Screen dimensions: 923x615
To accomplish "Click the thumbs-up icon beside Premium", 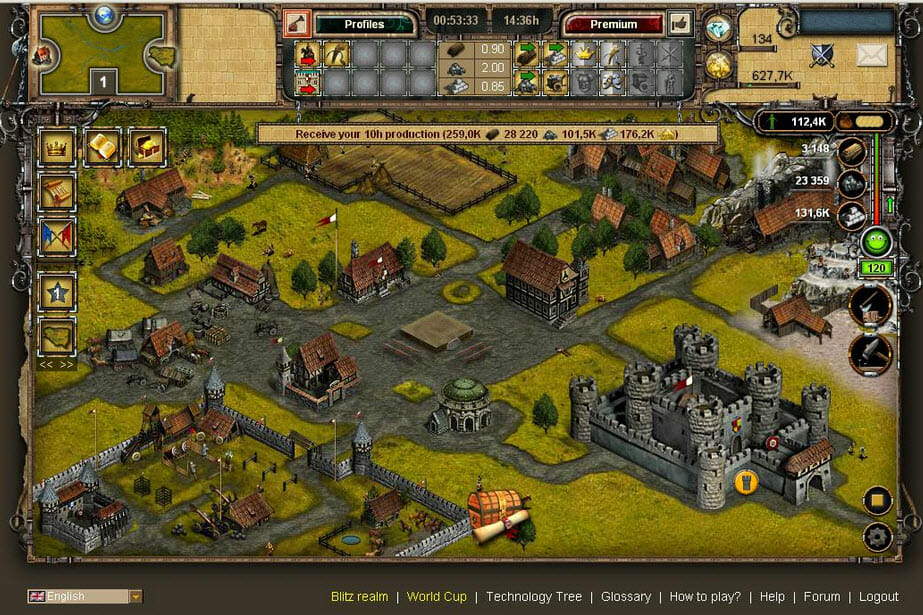I will click(x=680, y=23).
